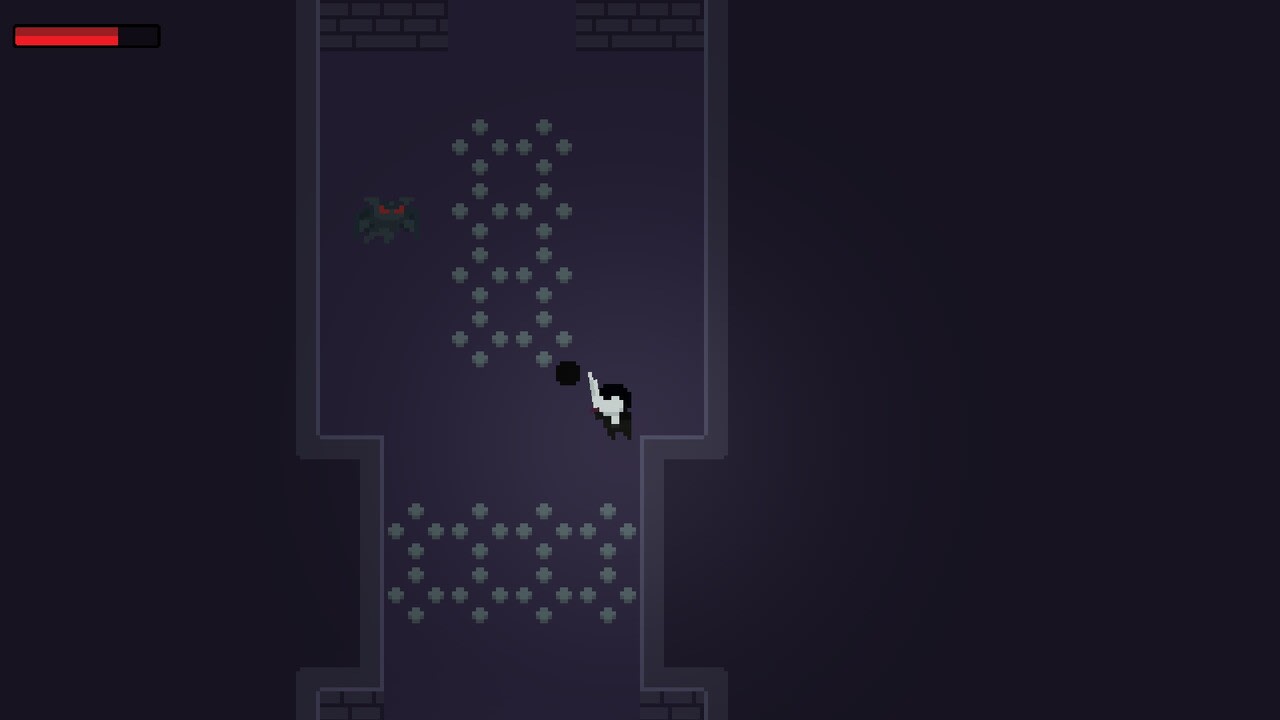Click the red-eyed bat enemy
1280x720 pixels.
click(388, 218)
